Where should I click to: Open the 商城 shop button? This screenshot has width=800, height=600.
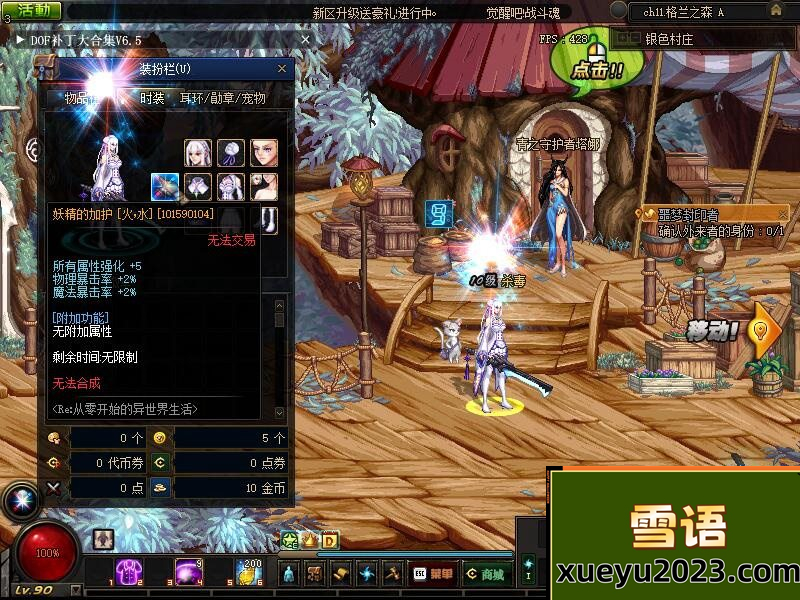point(485,574)
